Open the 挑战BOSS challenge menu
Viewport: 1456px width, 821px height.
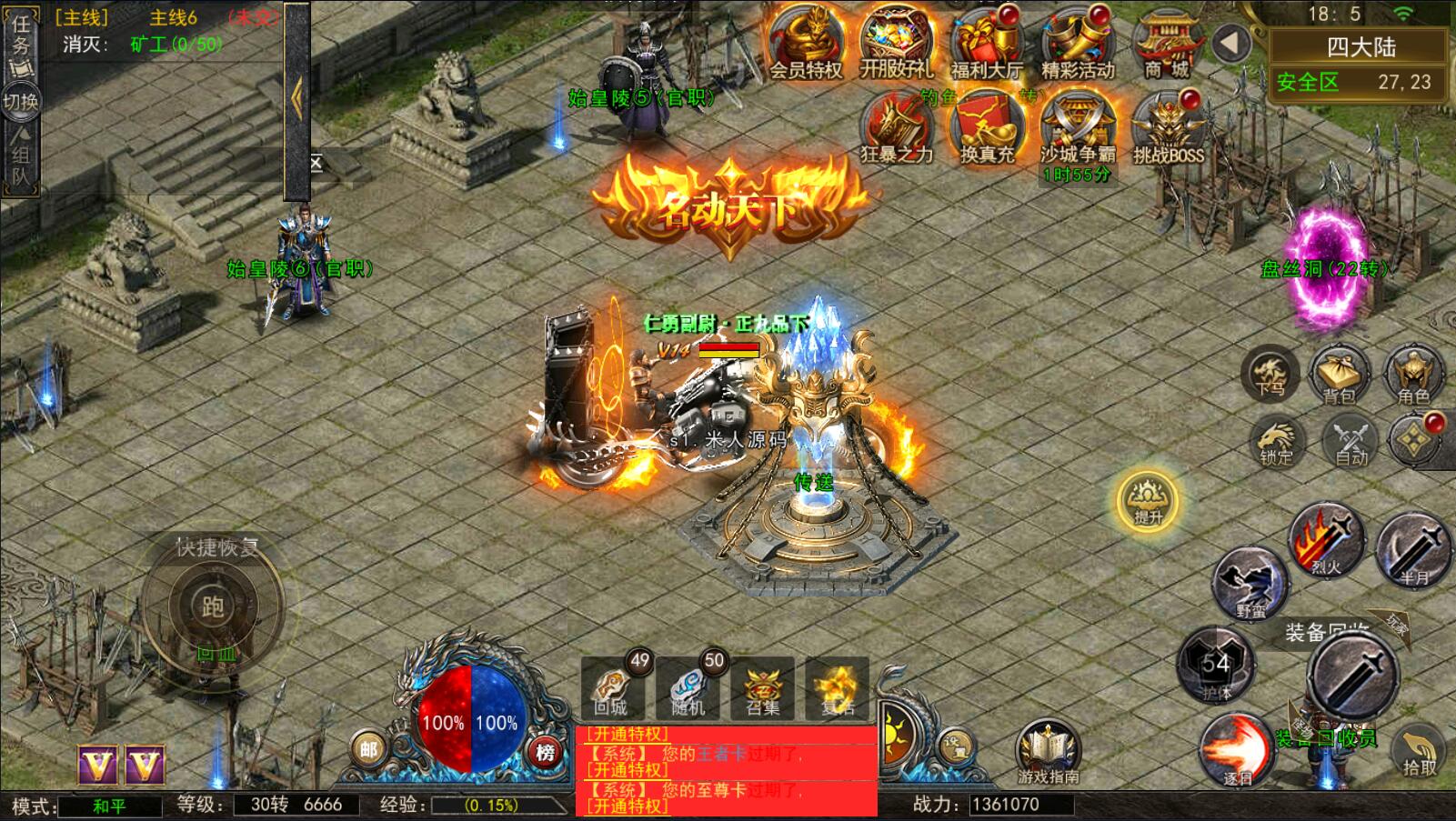pyautogui.click(x=1168, y=128)
